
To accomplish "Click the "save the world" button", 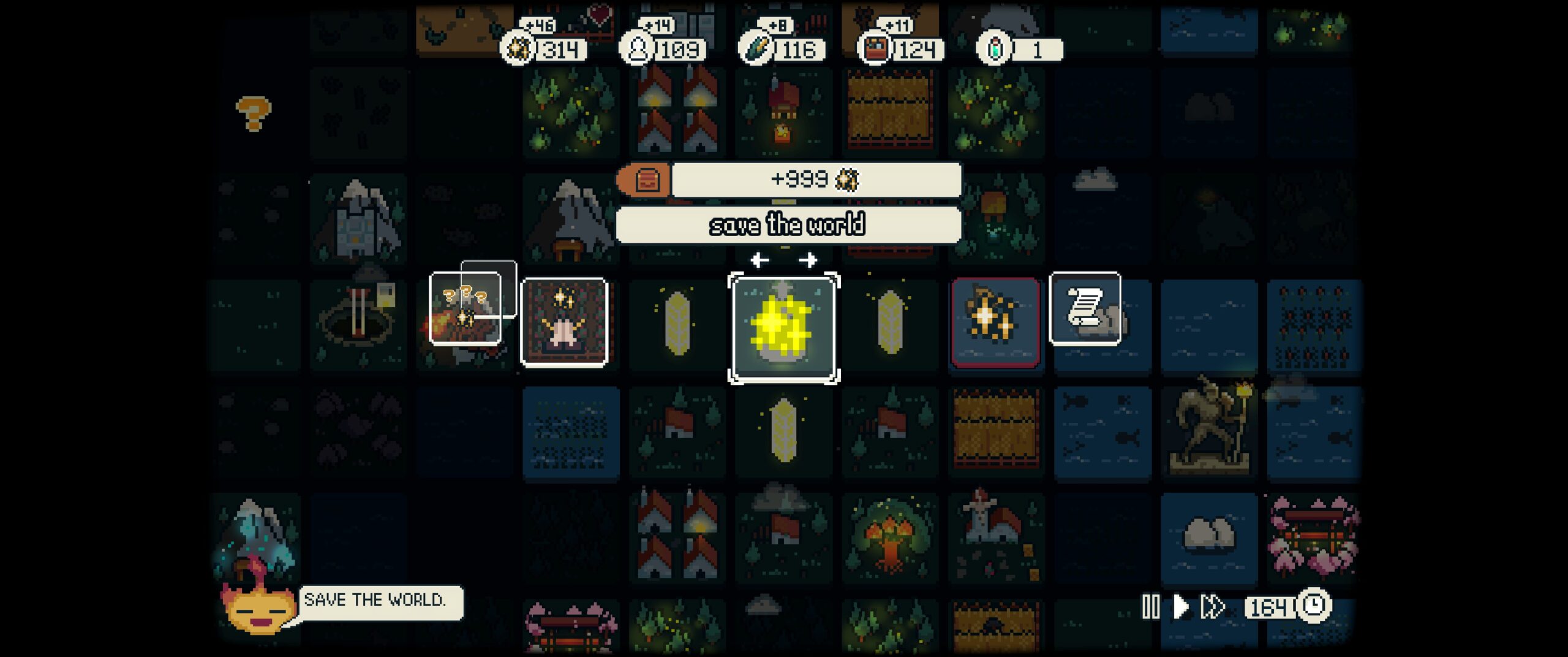I will [788, 225].
